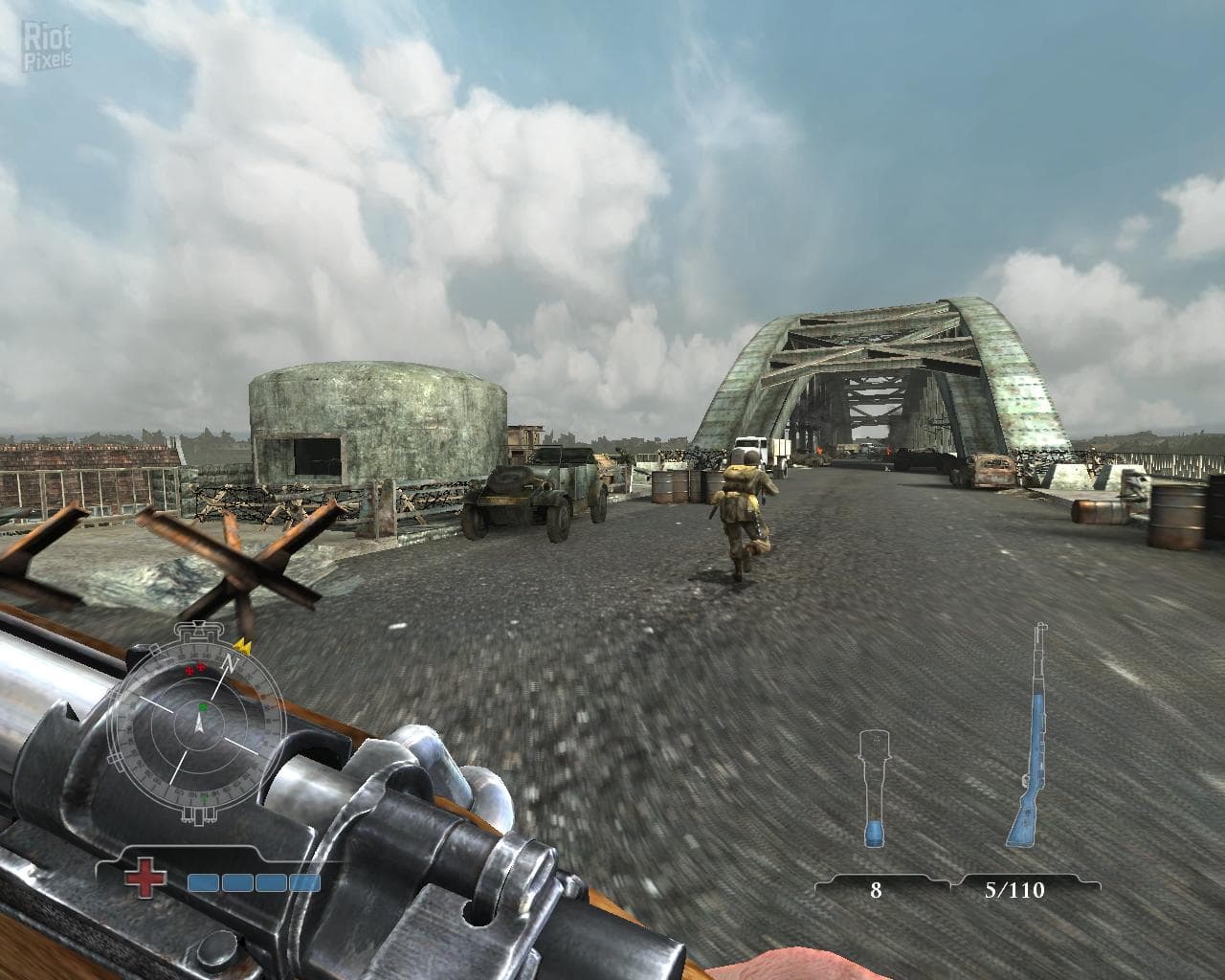Click the red cross health icon
The height and width of the screenshot is (980, 1225).
146,880
